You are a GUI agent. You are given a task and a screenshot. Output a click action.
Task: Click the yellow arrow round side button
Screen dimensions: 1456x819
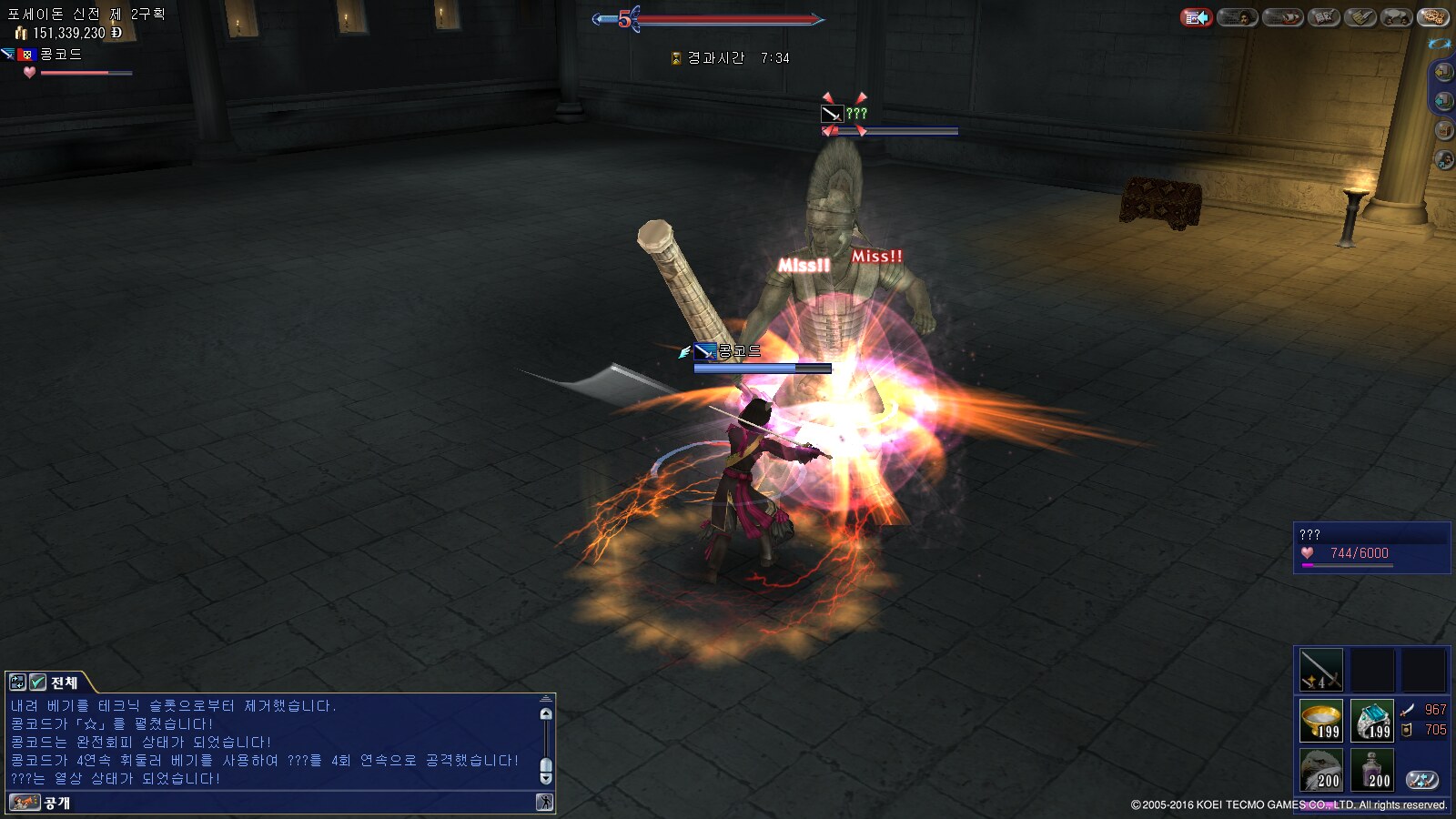[1443, 72]
